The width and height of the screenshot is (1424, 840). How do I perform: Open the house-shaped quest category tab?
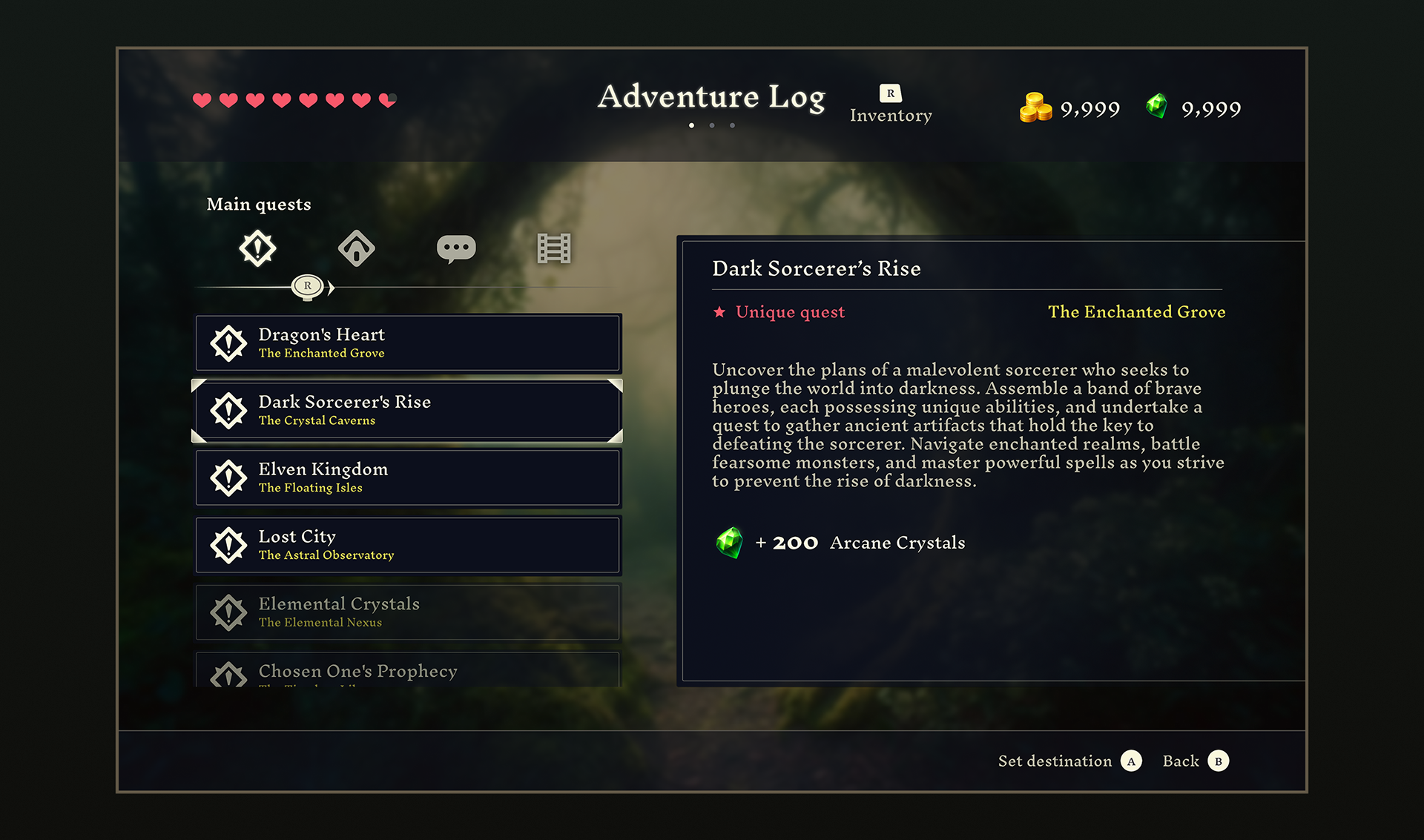coord(356,248)
